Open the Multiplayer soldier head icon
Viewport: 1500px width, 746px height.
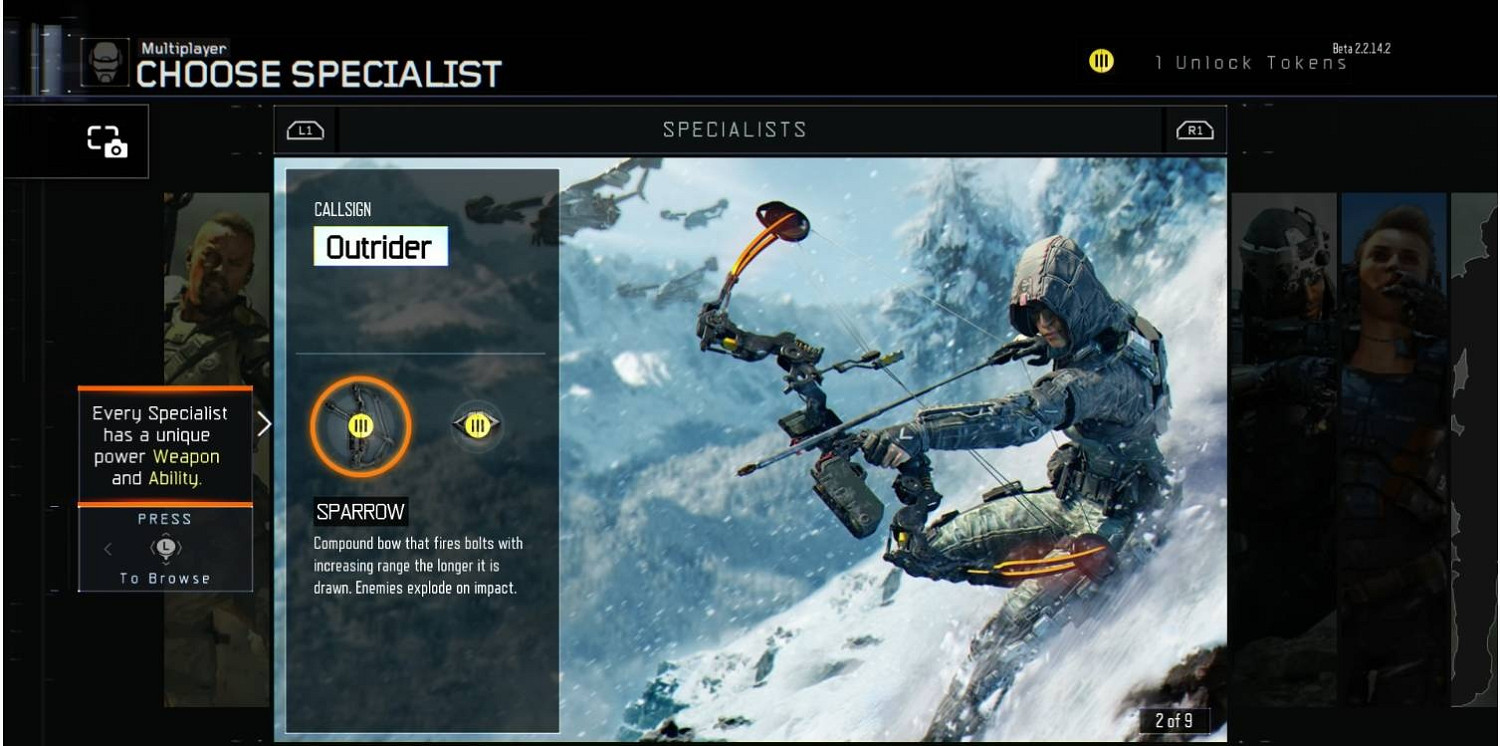coord(104,62)
